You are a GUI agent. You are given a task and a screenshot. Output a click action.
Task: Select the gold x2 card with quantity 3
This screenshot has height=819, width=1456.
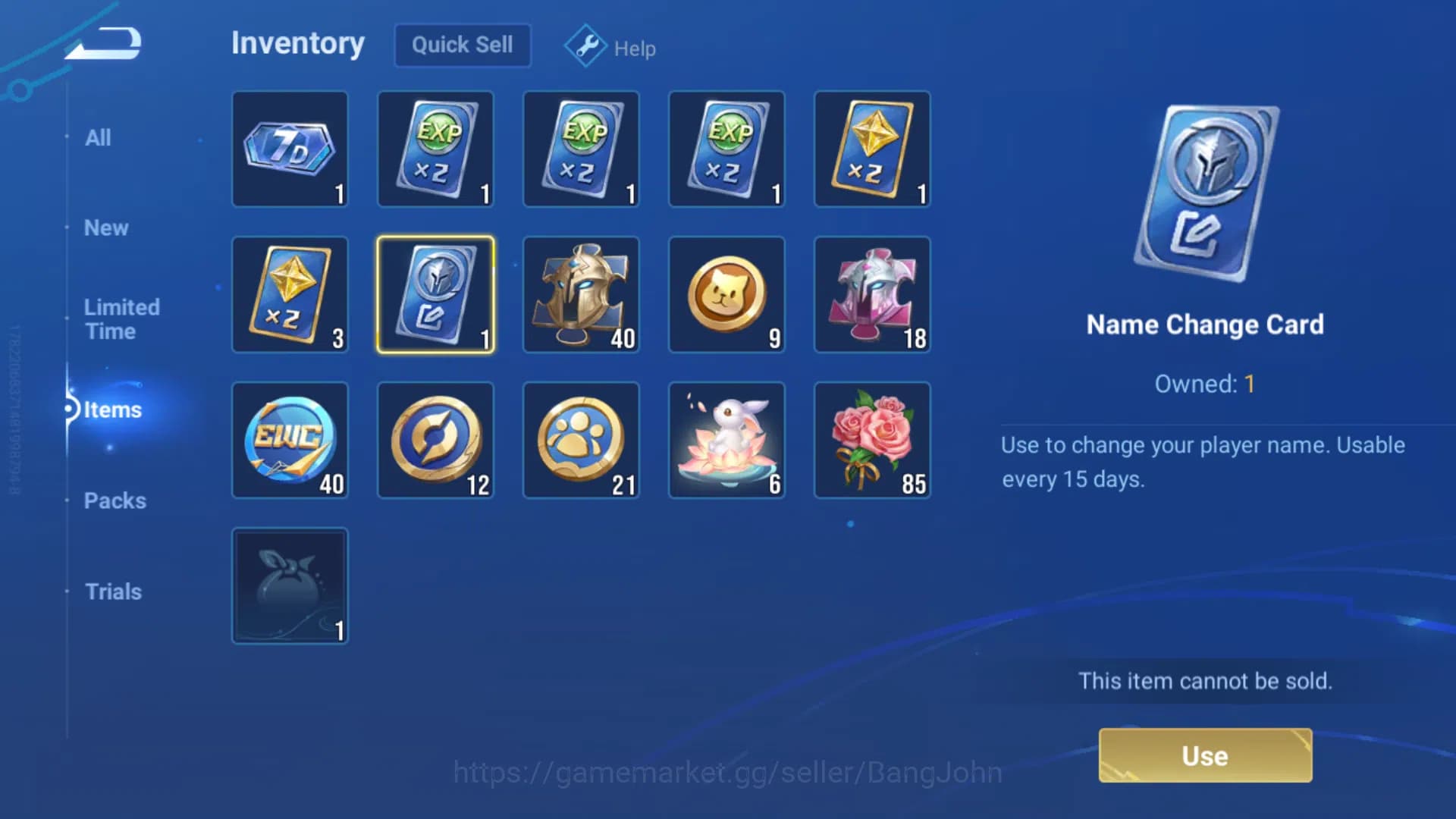(x=290, y=295)
